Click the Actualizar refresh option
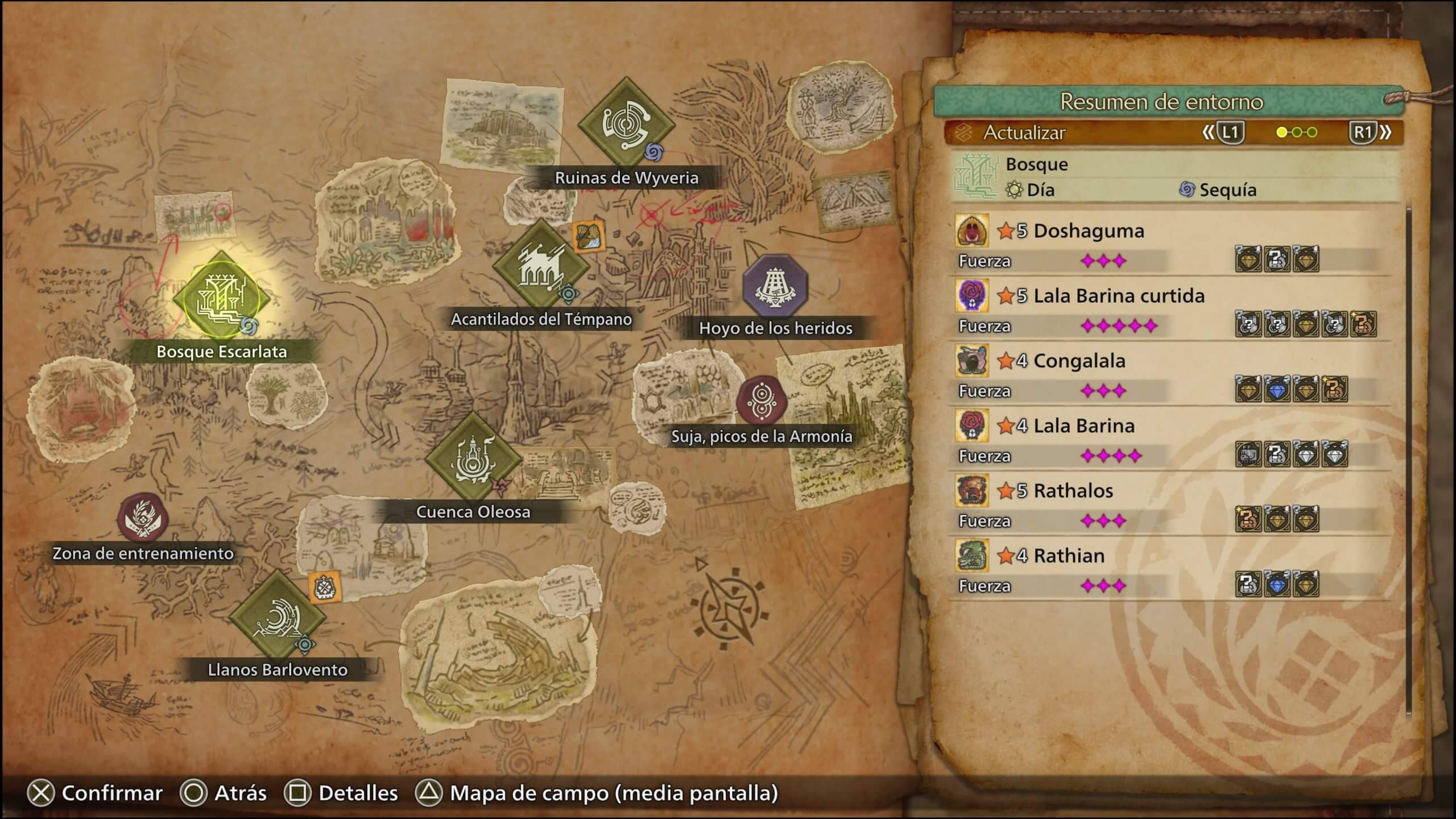1456x819 pixels. pyautogui.click(x=1024, y=133)
